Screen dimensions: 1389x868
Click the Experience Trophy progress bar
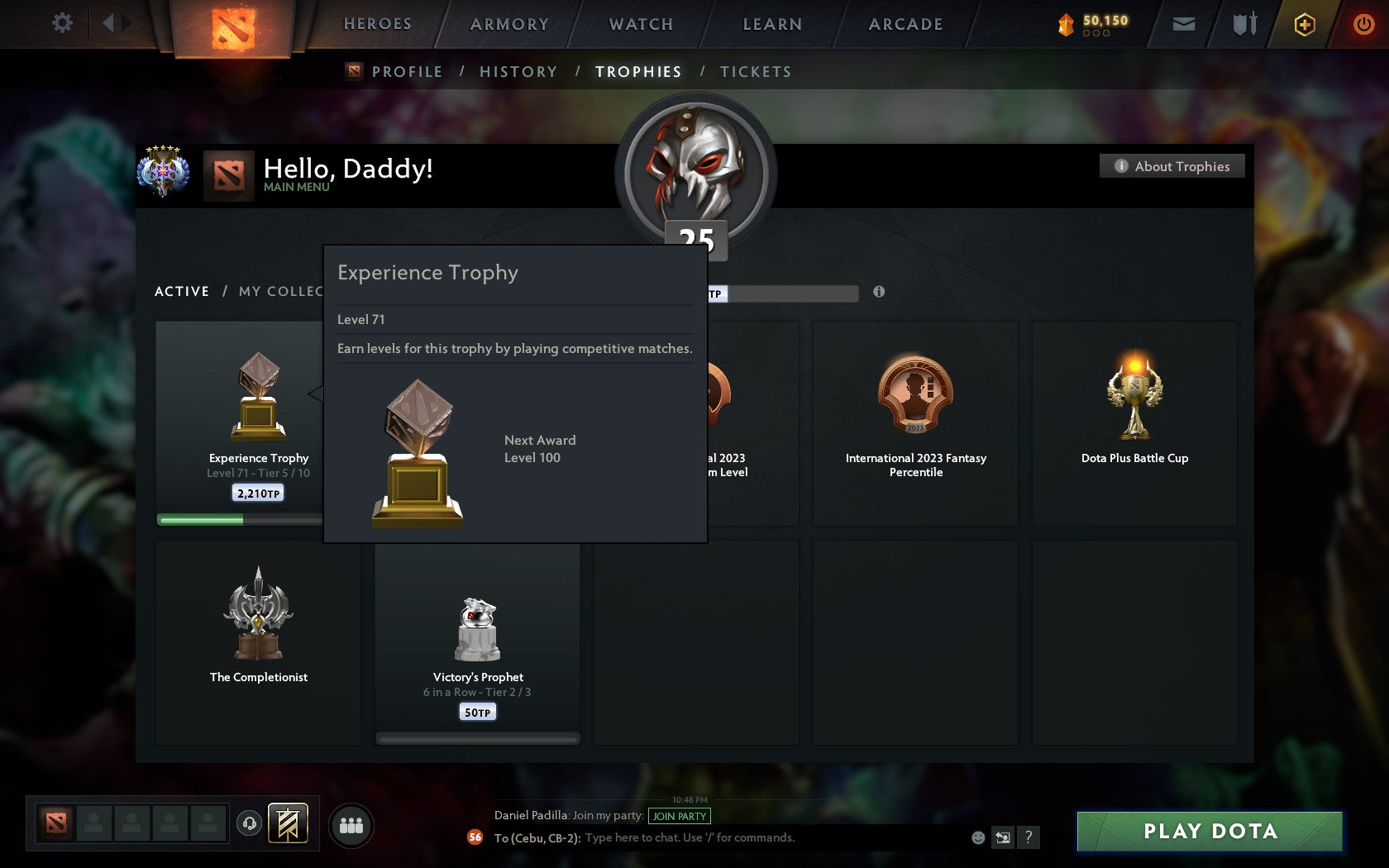(240, 517)
